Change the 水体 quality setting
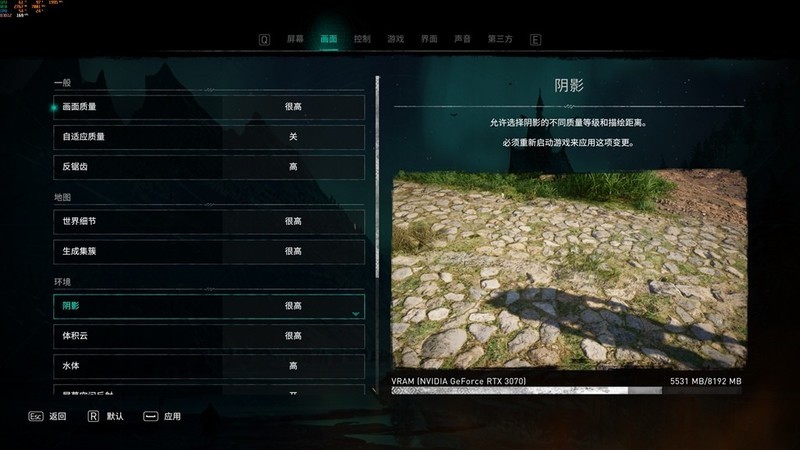 coord(209,366)
